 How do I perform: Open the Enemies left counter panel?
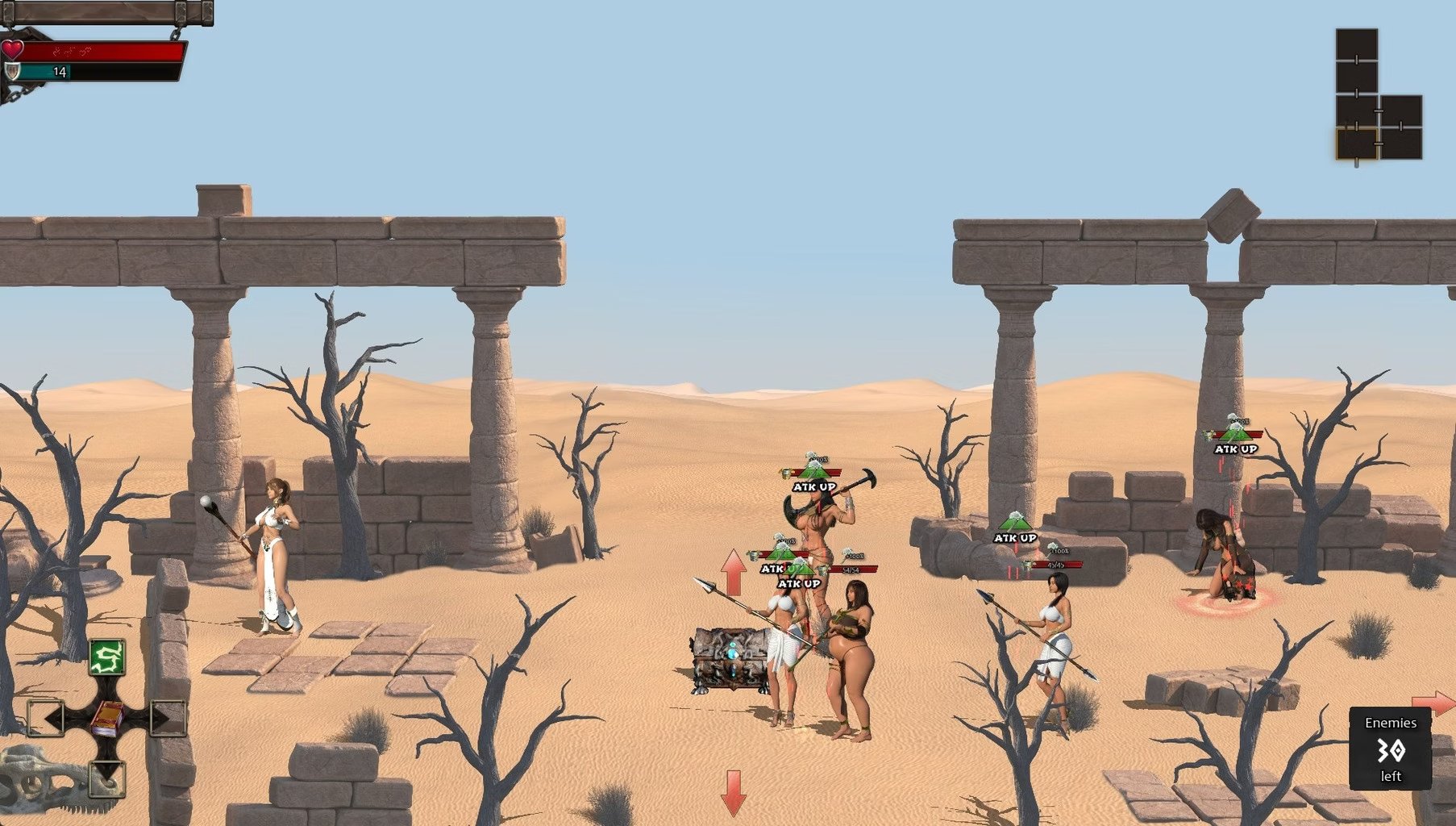[x=1390, y=749]
